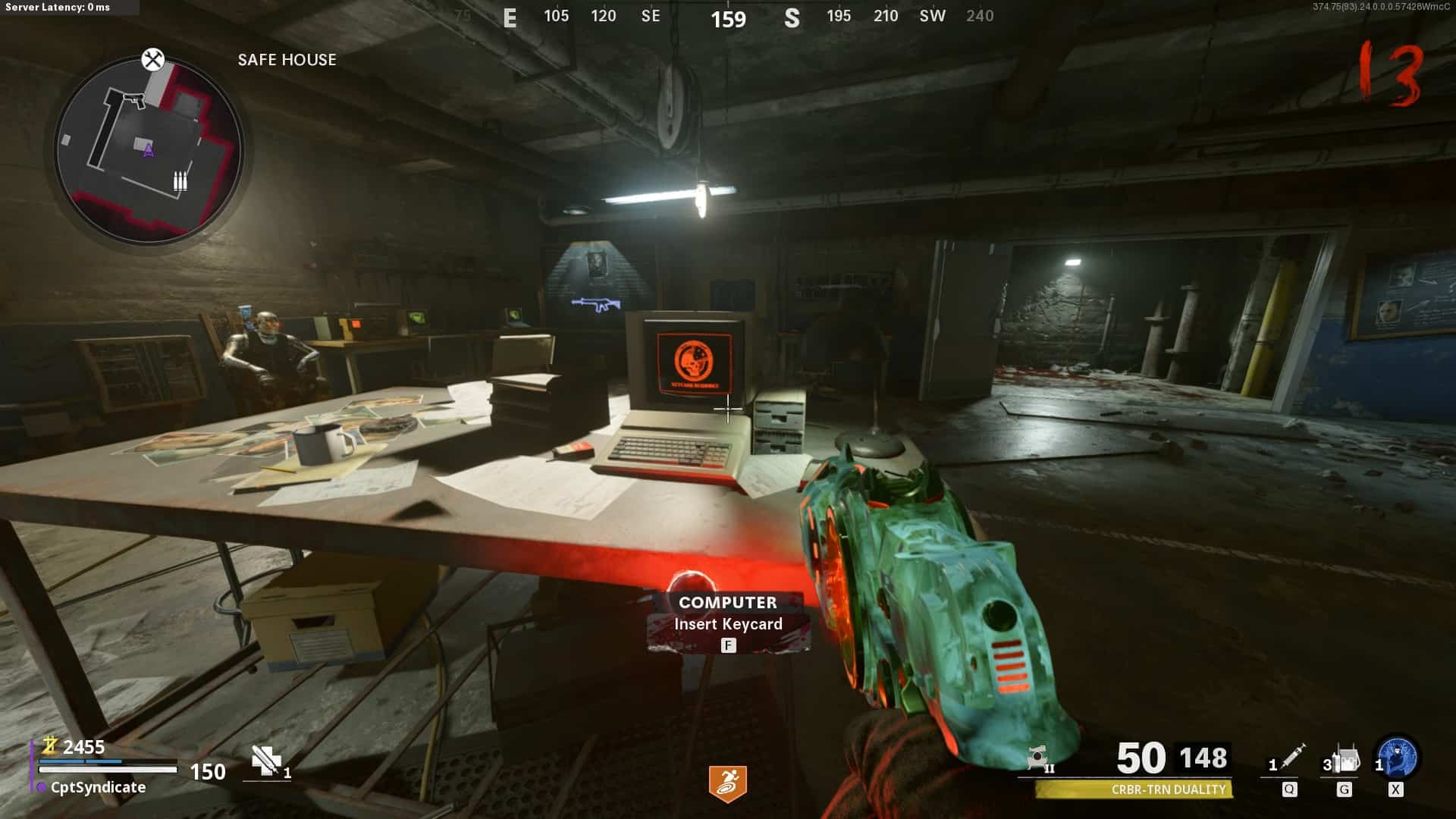The width and height of the screenshot is (1456, 819).
Task: Select the crafting table marker on minimap
Action: [153, 59]
